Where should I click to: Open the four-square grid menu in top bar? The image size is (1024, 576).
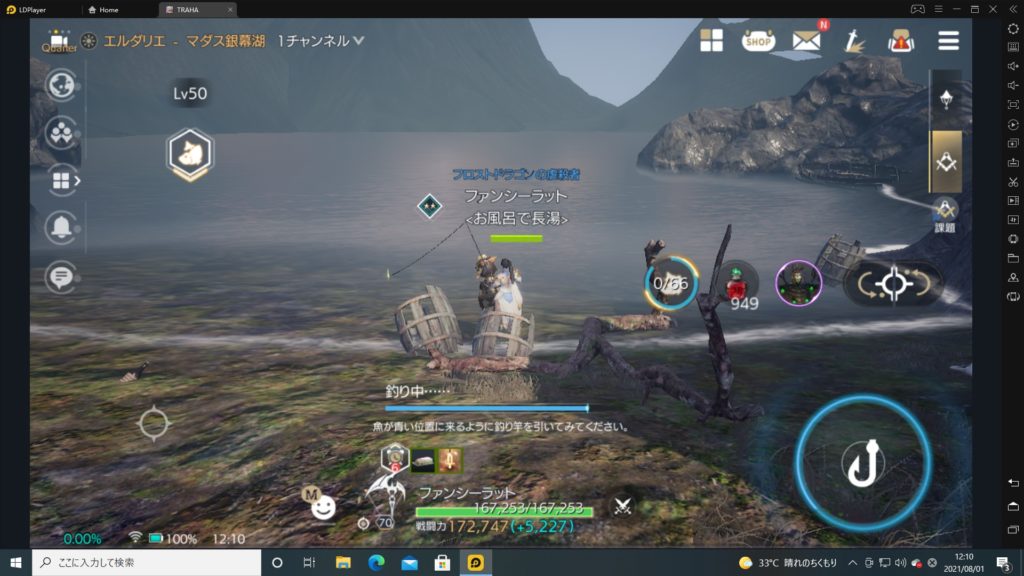[x=712, y=40]
